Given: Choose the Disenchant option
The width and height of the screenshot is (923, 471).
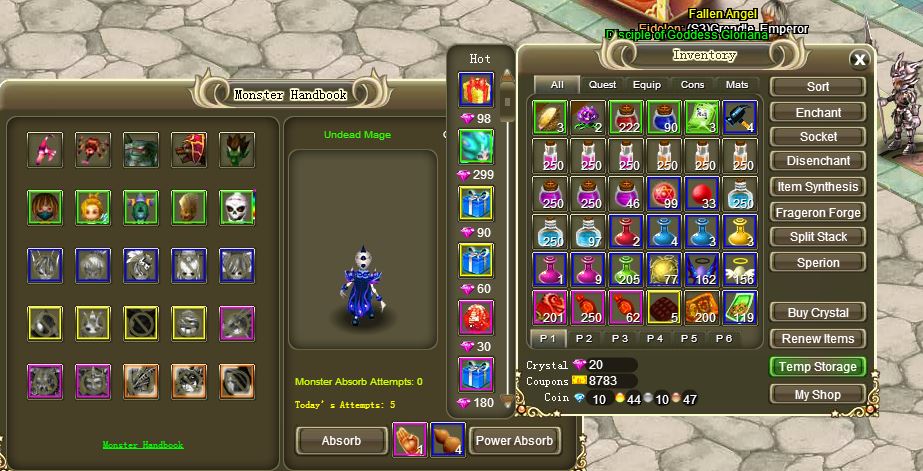Looking at the screenshot, I should pyautogui.click(x=818, y=161).
